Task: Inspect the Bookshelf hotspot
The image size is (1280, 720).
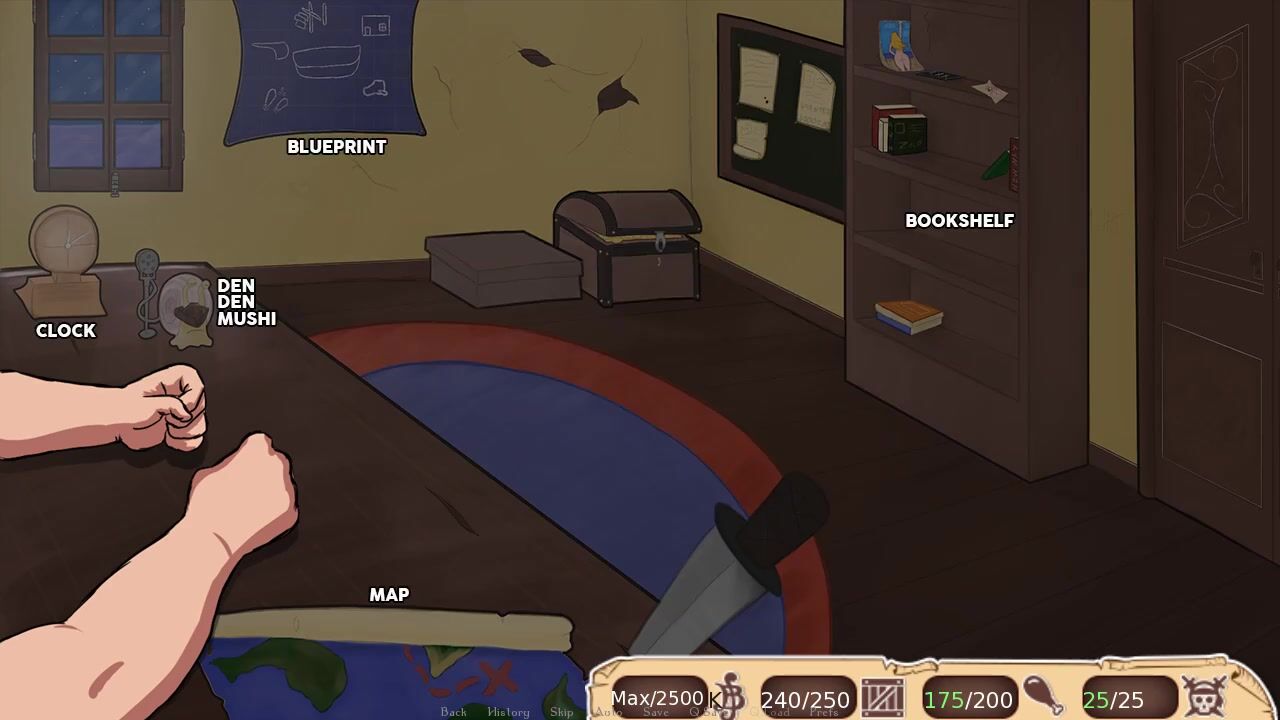Action: point(959,221)
